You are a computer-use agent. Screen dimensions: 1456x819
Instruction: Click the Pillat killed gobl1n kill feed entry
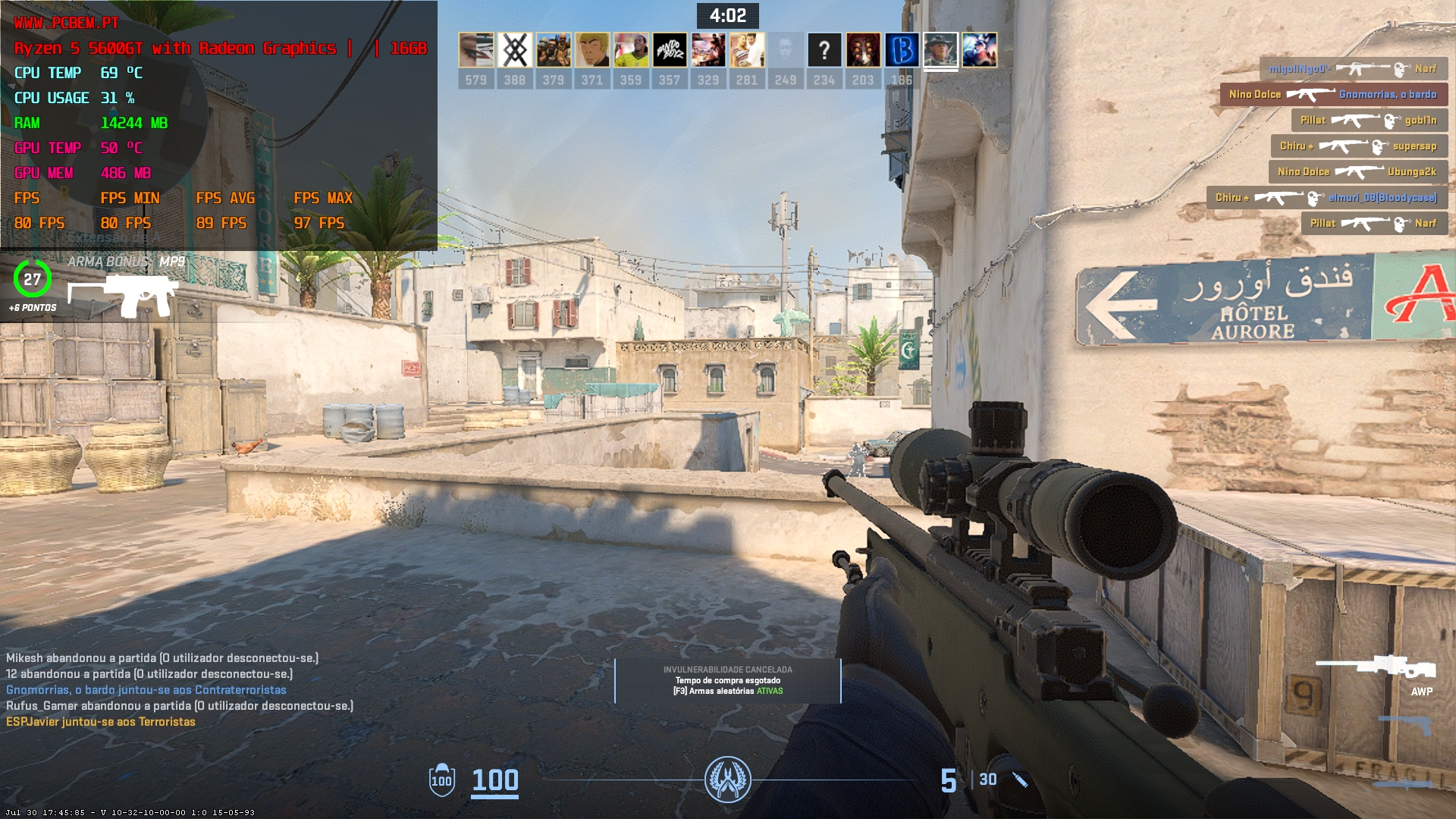tap(1369, 121)
